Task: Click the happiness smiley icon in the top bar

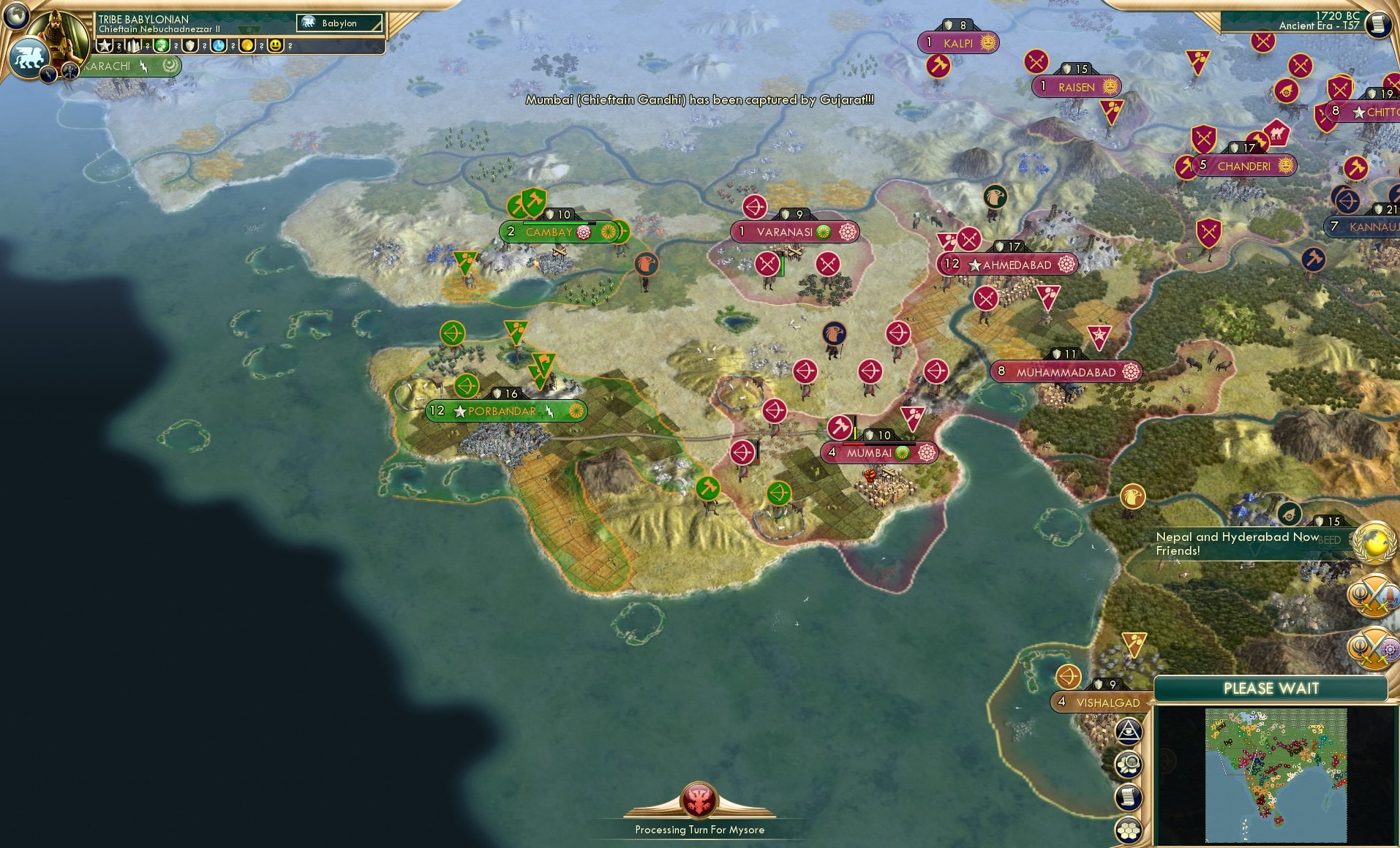Action: point(276,45)
